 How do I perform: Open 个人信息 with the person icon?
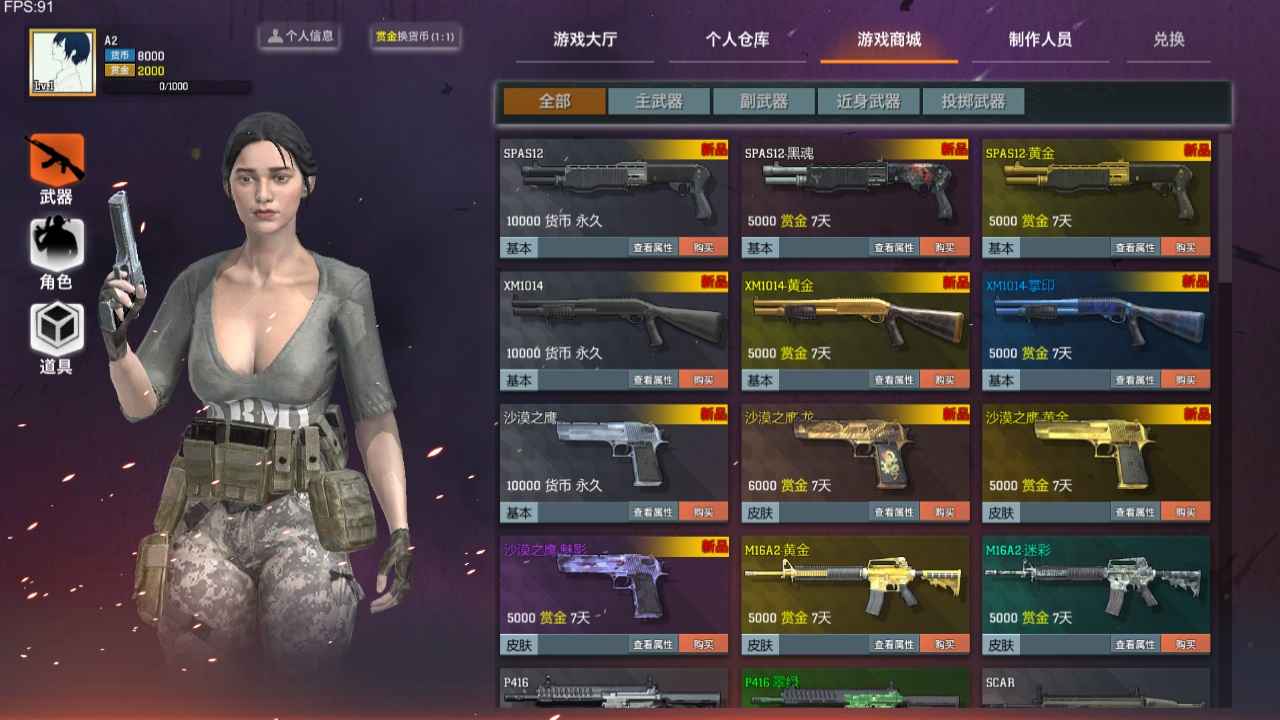tap(298, 36)
